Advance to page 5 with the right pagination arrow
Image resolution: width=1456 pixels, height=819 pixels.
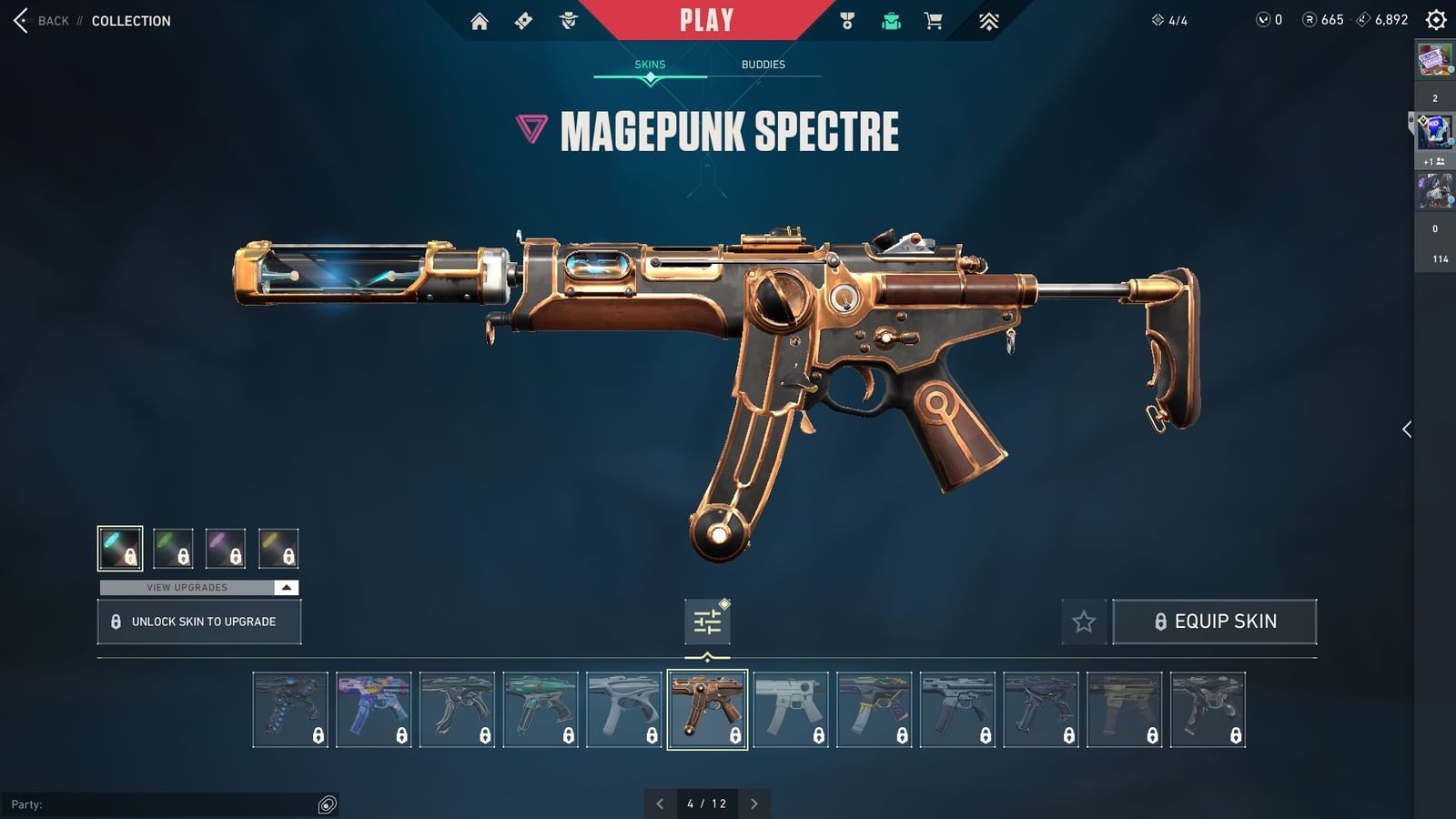click(754, 804)
